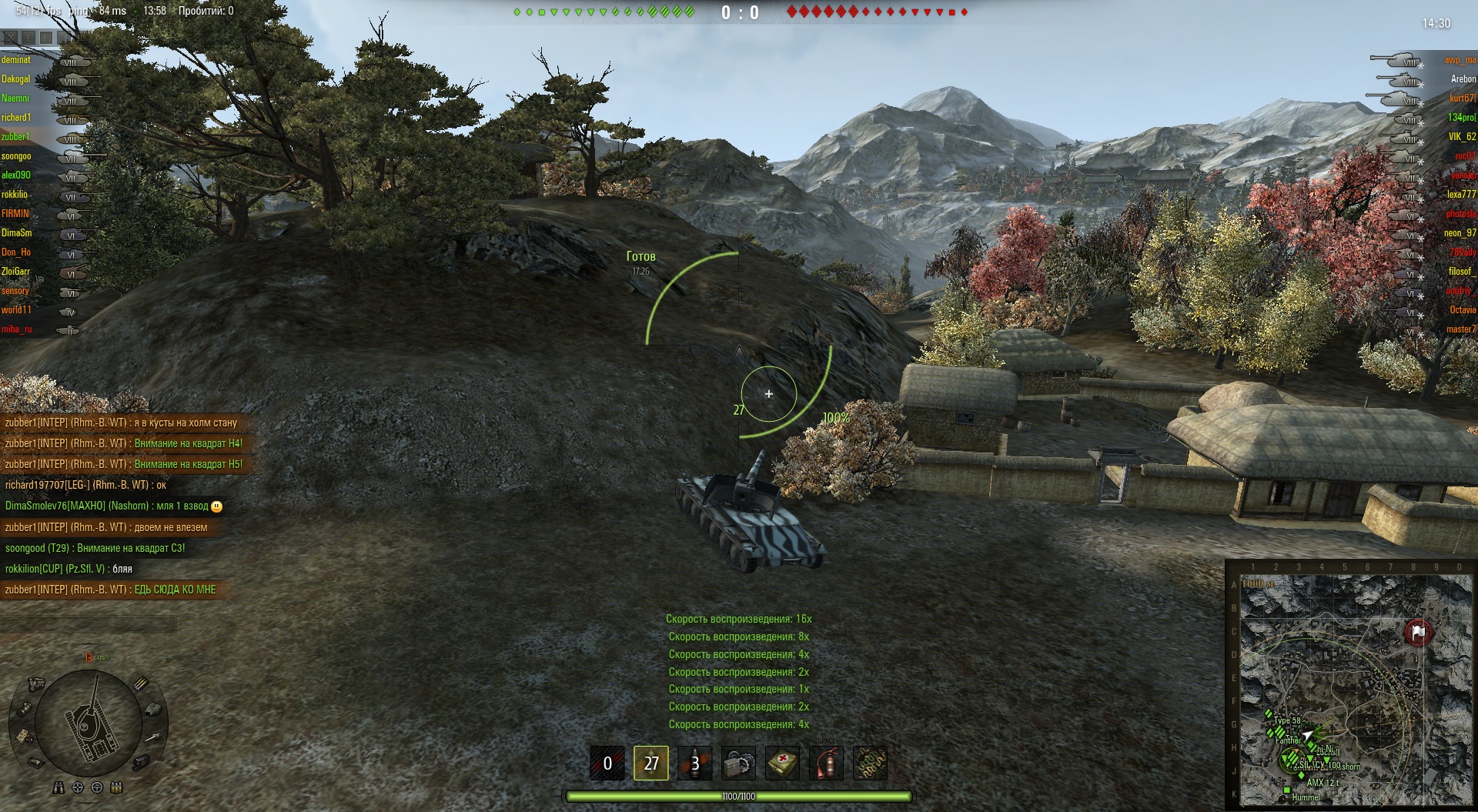Select player miha_ru in the team list
Viewport: 1478px width, 812px height.
[16, 329]
